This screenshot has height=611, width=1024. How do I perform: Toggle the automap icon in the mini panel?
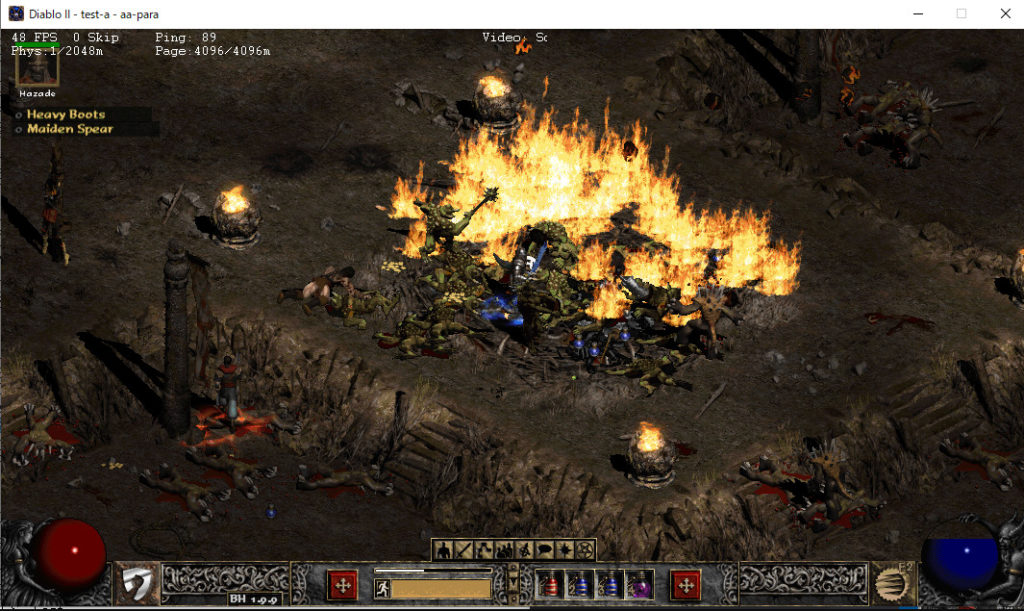coord(523,550)
